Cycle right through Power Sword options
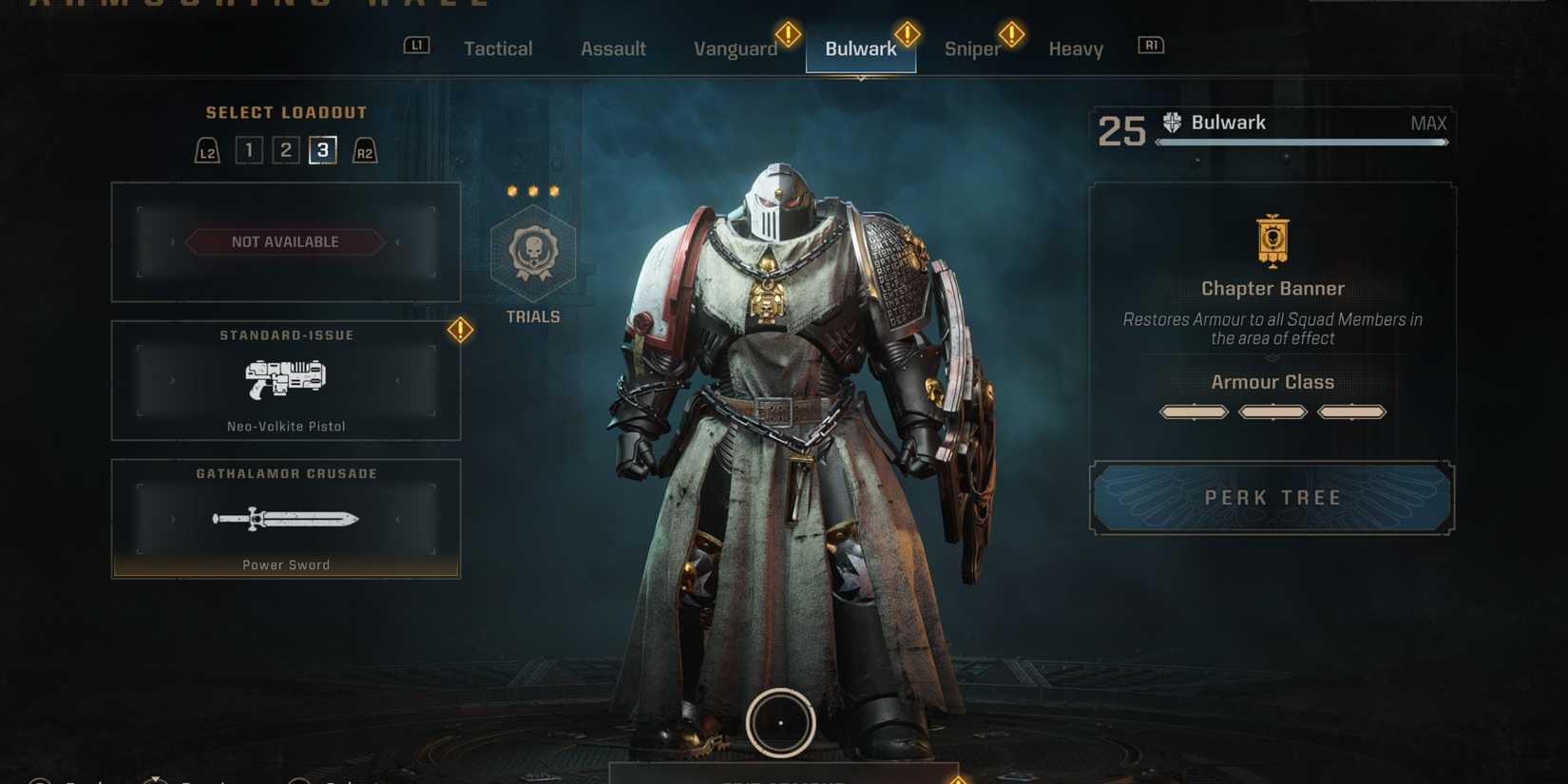The height and width of the screenshot is (784, 1568). coord(398,520)
